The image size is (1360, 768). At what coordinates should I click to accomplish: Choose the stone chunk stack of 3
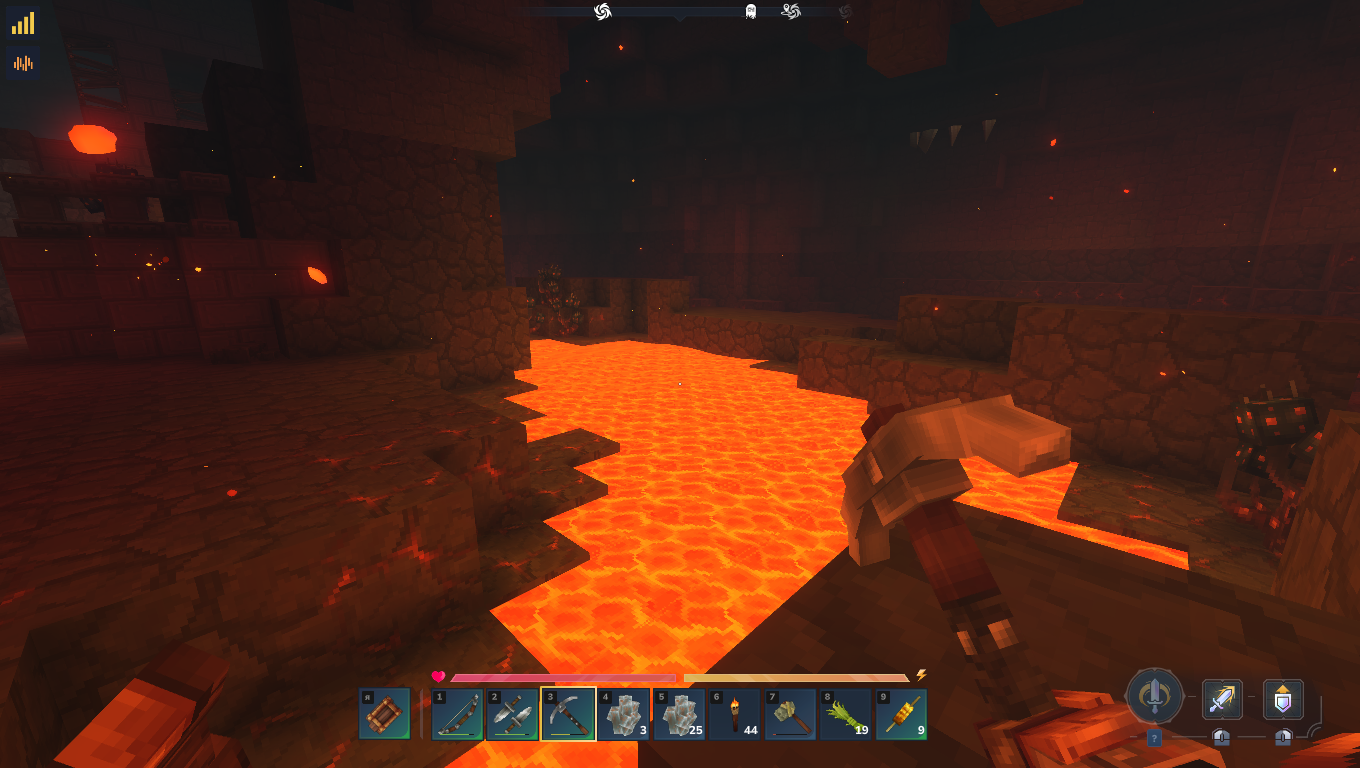click(624, 714)
